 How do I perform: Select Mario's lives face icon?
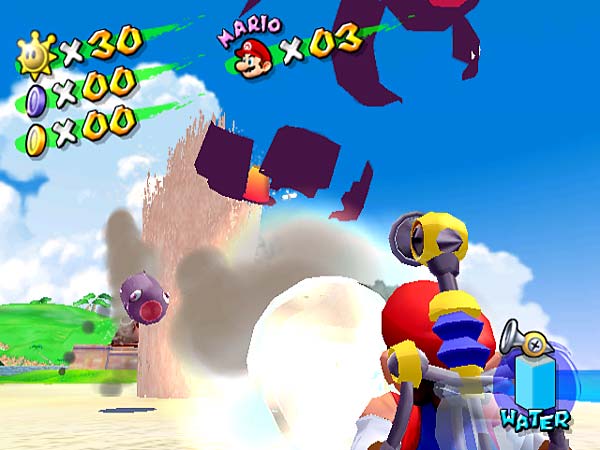254,58
